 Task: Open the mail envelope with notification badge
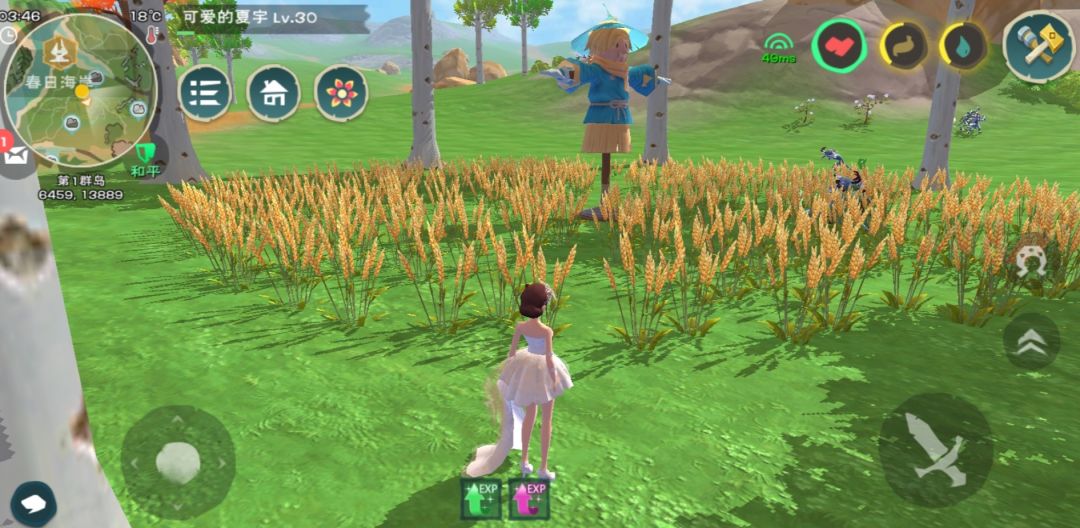click(x=17, y=155)
